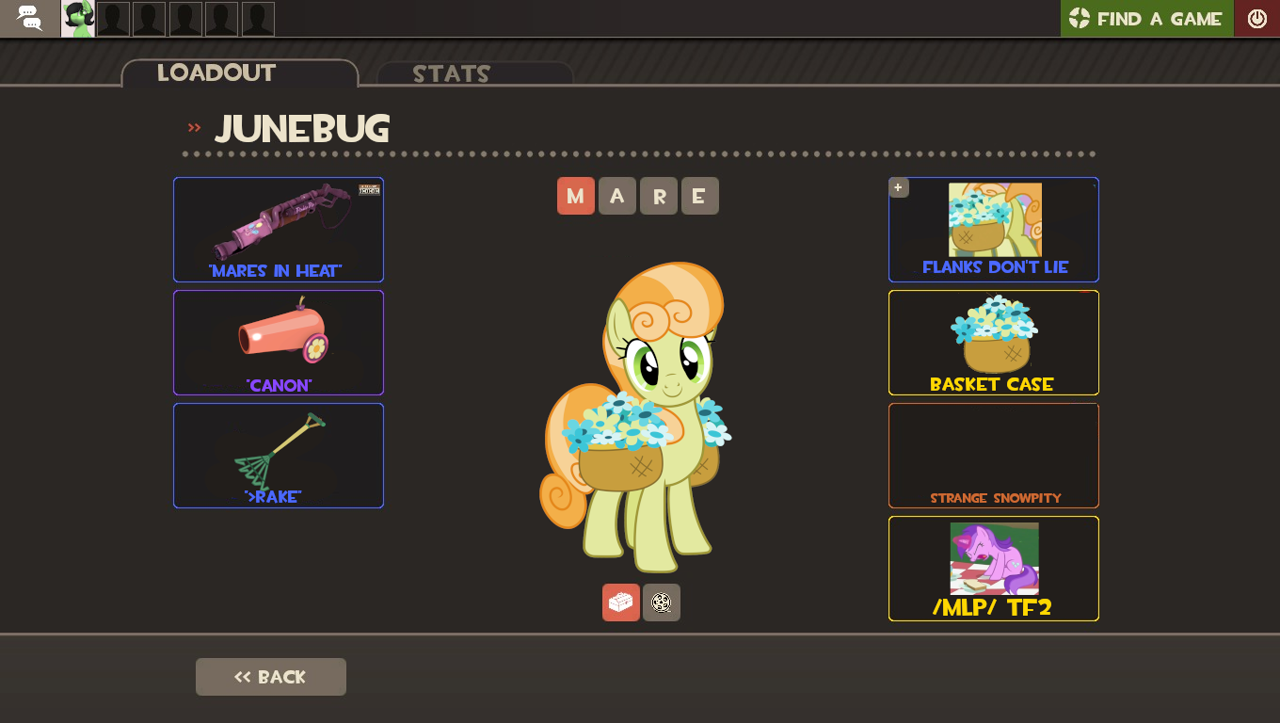Switch to loadout preset E
This screenshot has width=1280, height=723.
(x=699, y=195)
